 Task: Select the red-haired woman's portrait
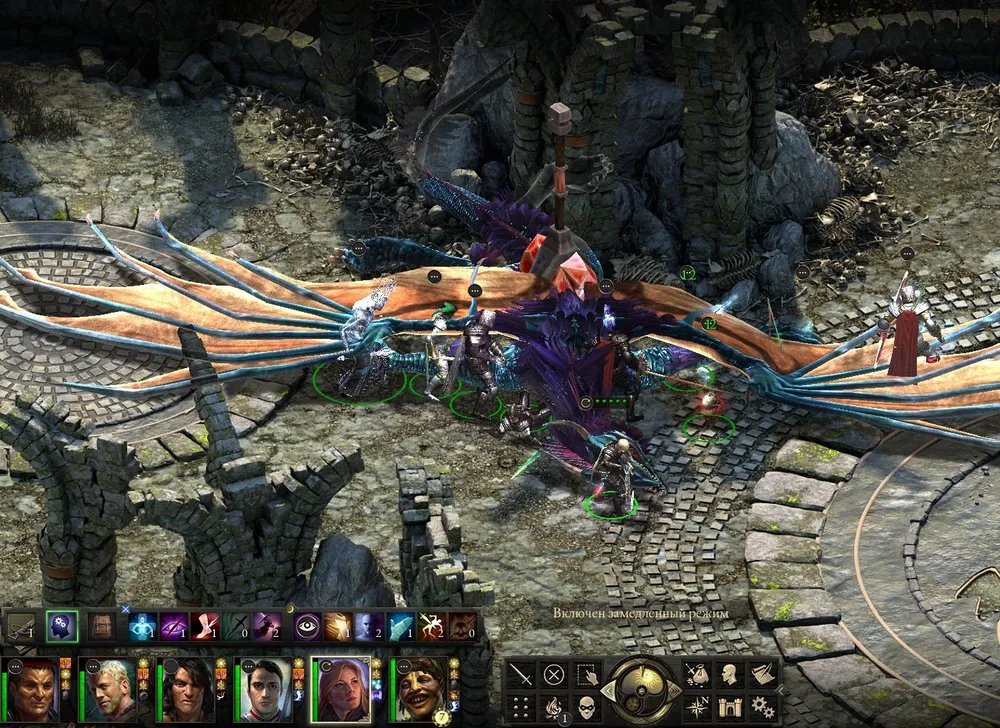point(341,688)
